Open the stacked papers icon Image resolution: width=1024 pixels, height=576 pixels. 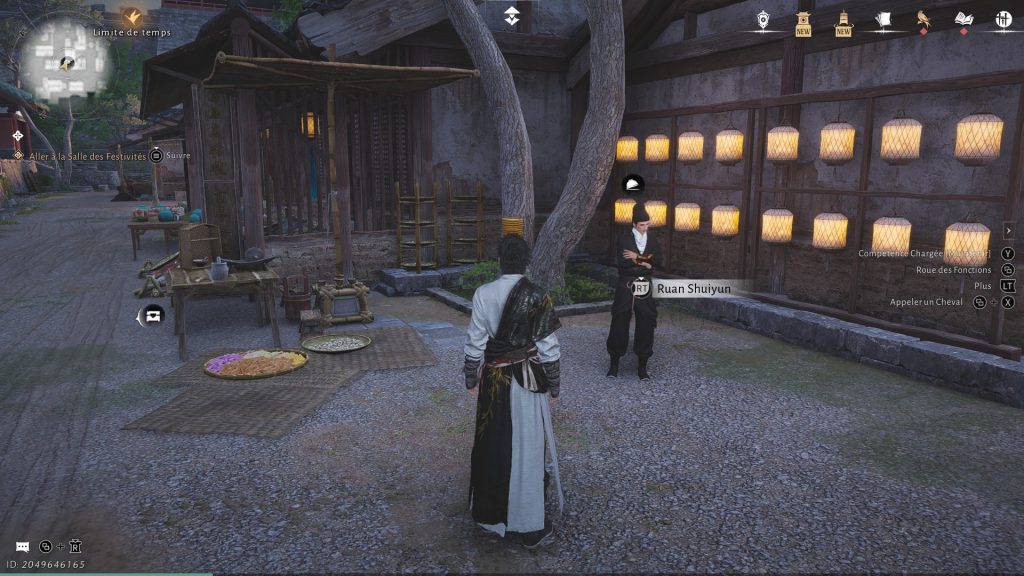[x=883, y=19]
